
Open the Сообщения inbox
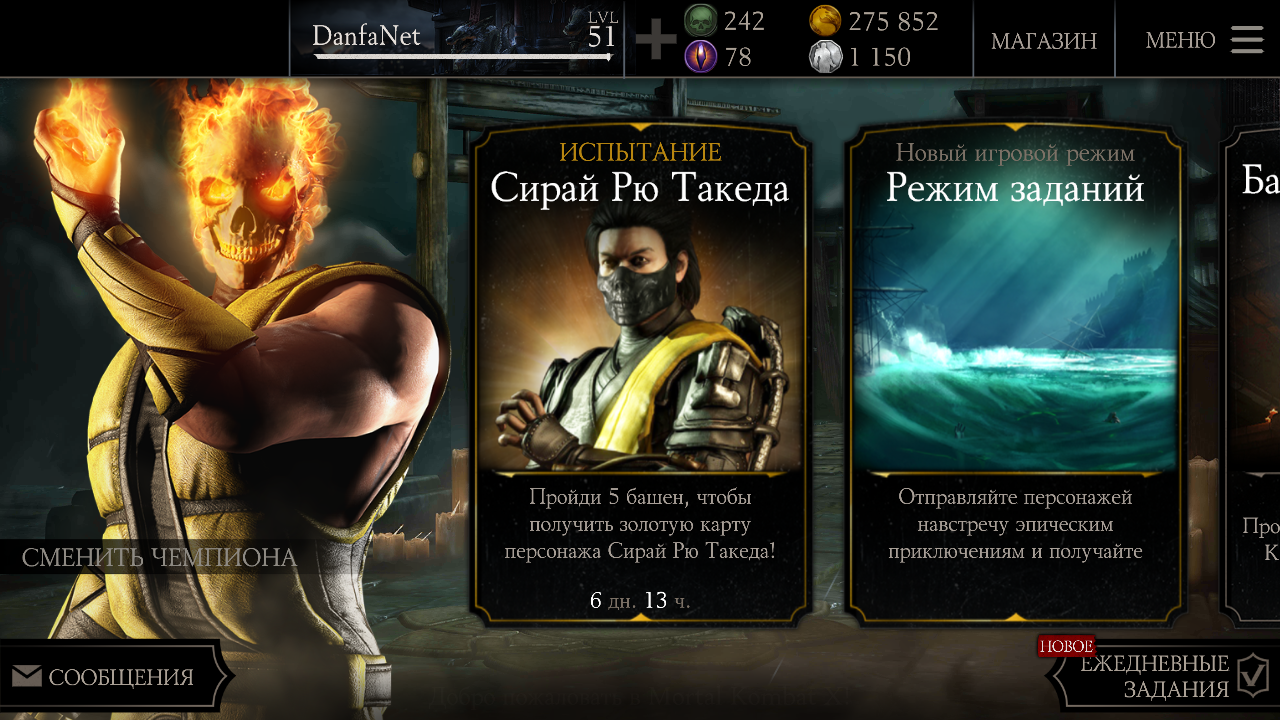(x=110, y=677)
